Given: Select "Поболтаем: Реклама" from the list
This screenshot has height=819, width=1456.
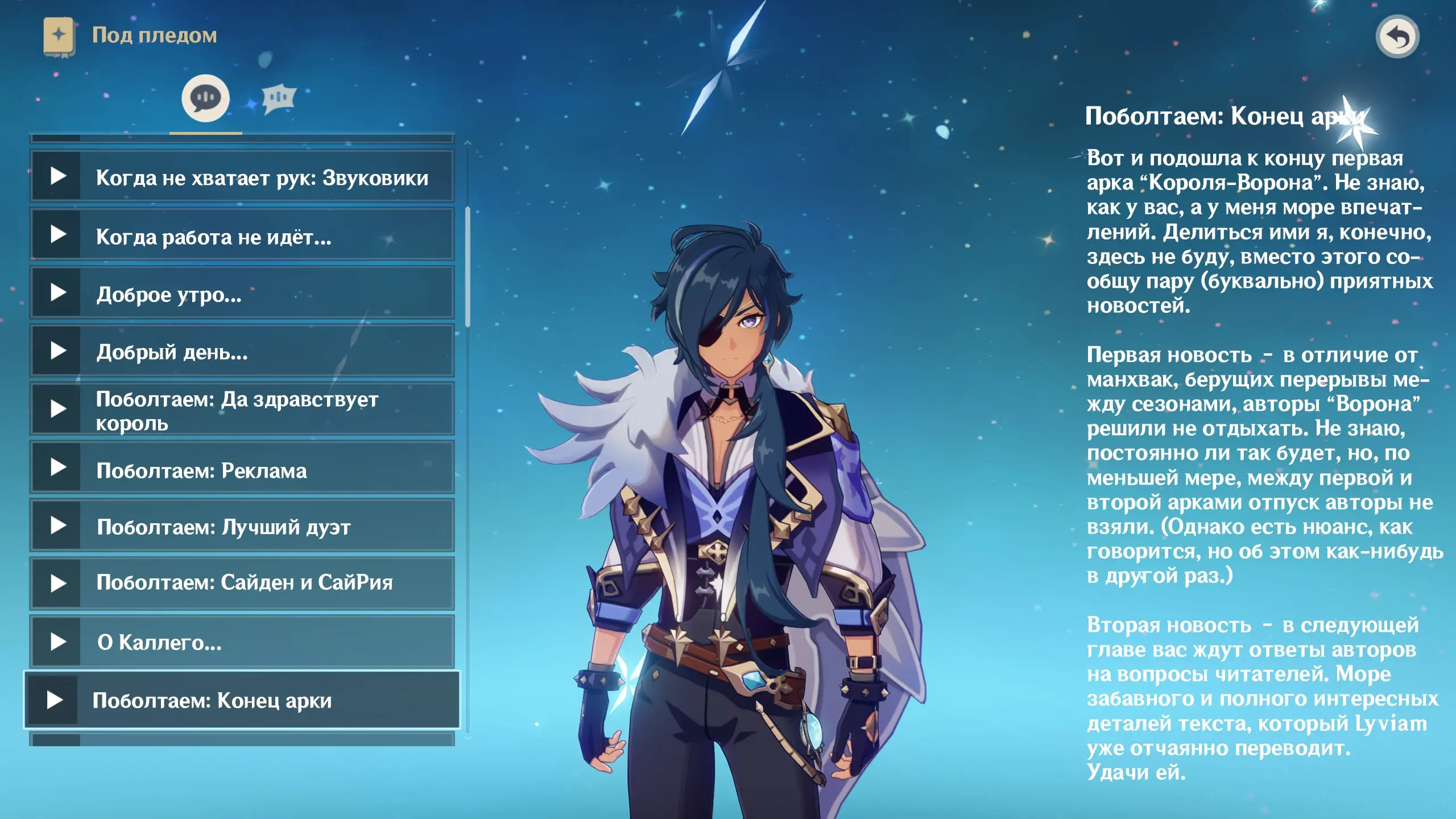Looking at the screenshot, I should tap(242, 468).
